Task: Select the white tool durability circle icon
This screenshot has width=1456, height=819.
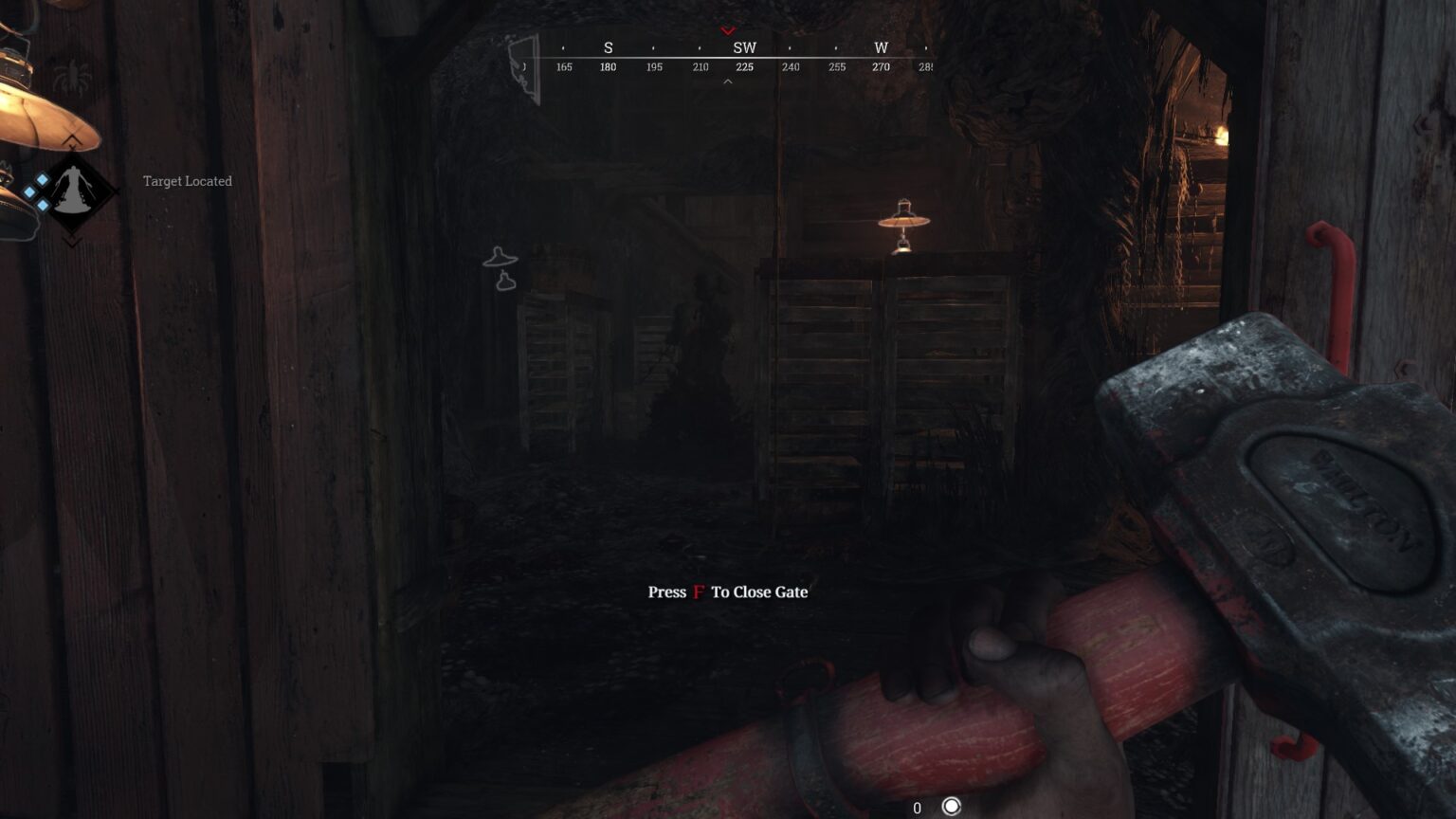Action: tap(950, 808)
